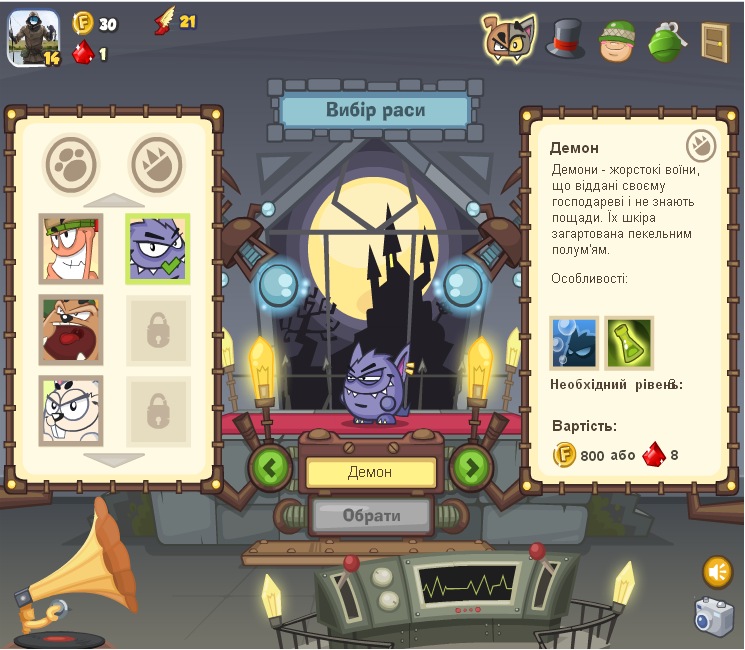Select the white rabbit portrait
745x650 pixels.
[x=71, y=410]
